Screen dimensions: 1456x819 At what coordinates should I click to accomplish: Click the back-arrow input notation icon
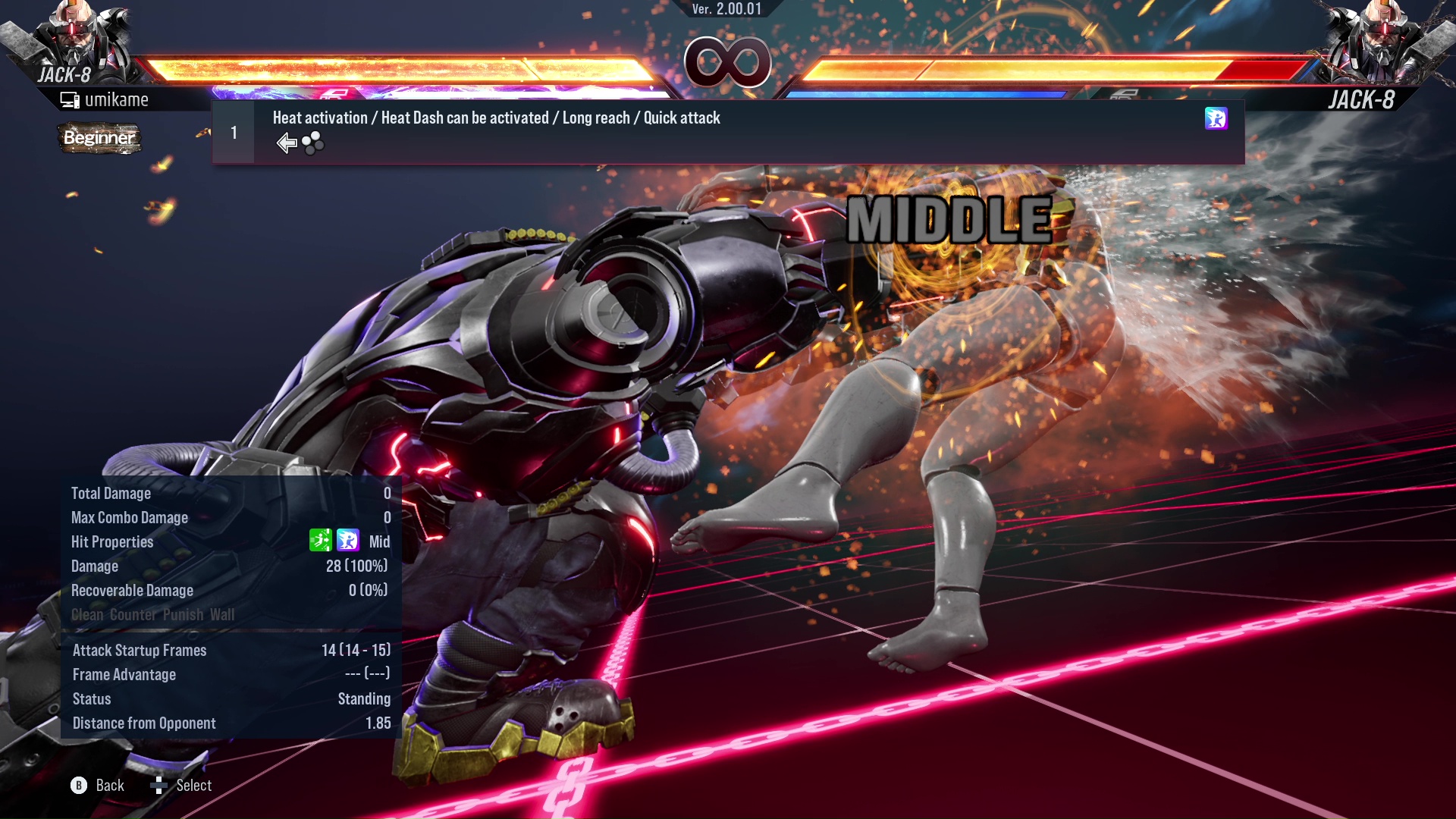286,143
